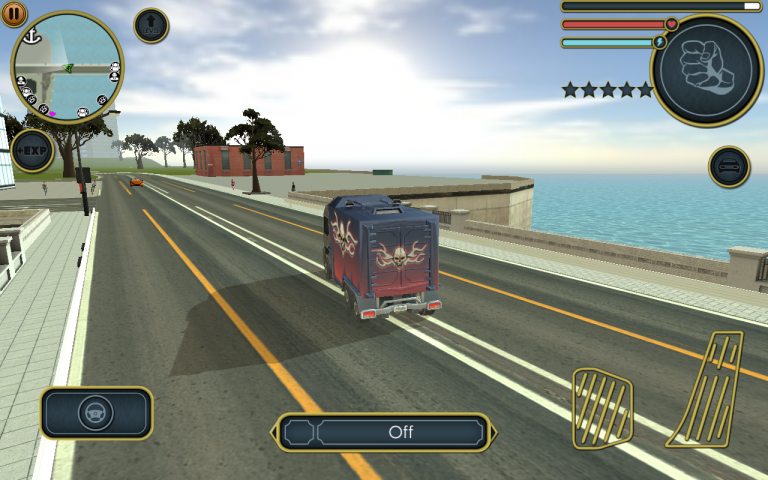Pause the game with the orange button
Screen dimensions: 768x480
(x=14, y=13)
